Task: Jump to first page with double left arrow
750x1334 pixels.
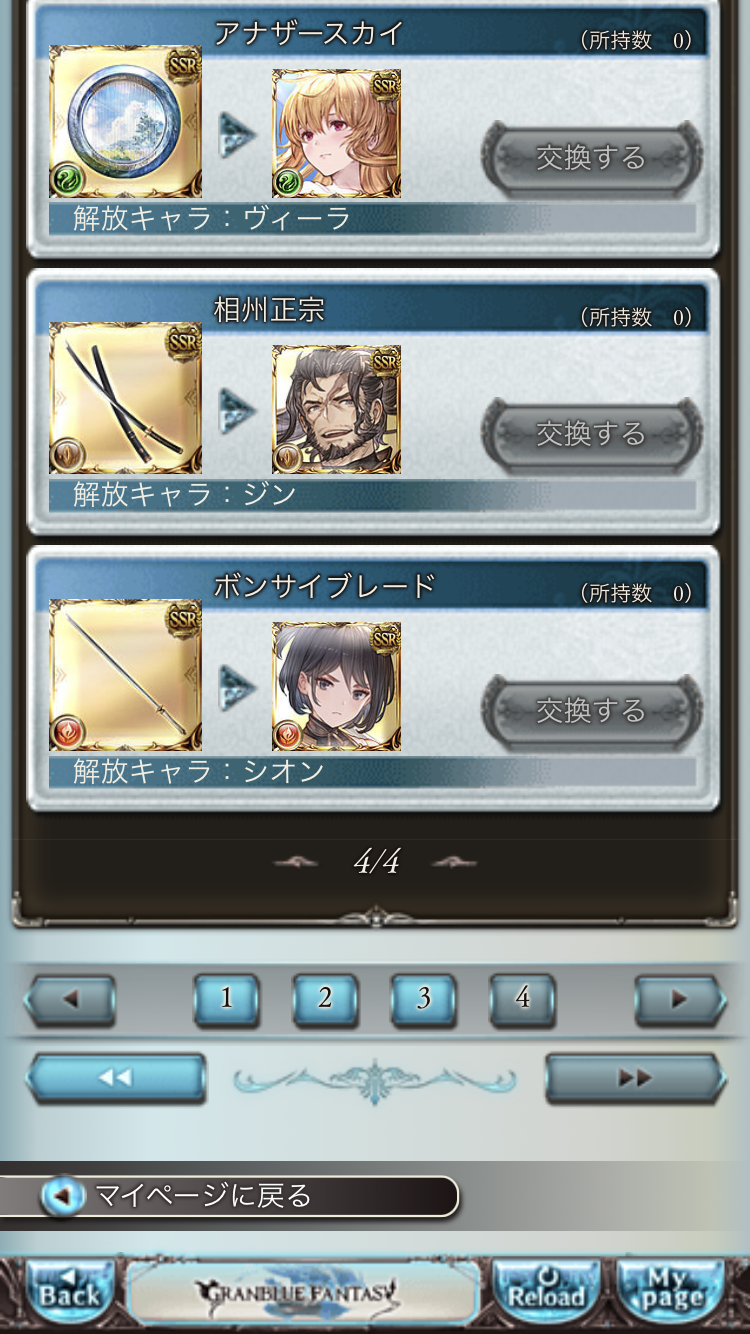Action: click(116, 1078)
